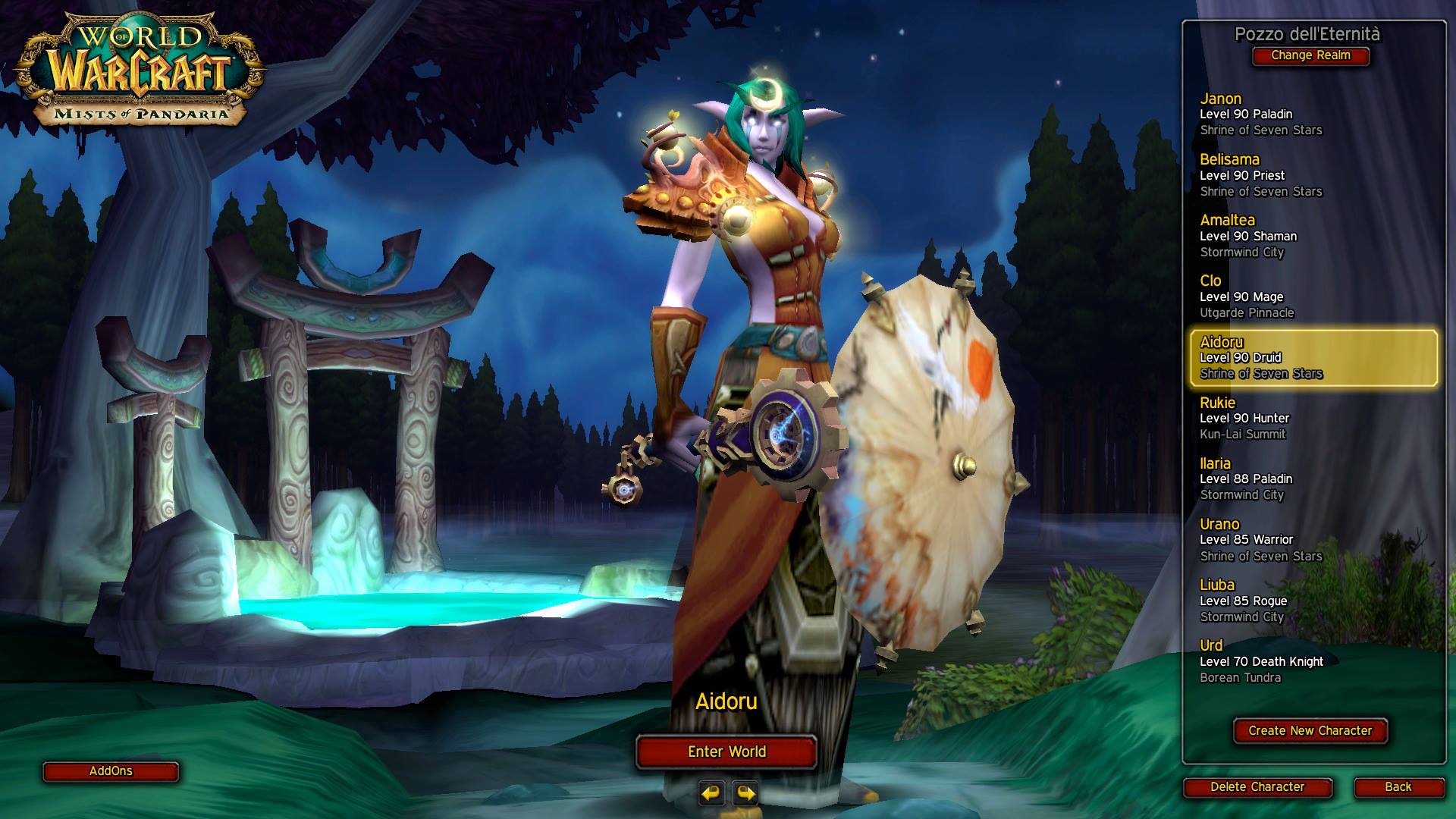Enter the world with Aidoru

click(726, 752)
